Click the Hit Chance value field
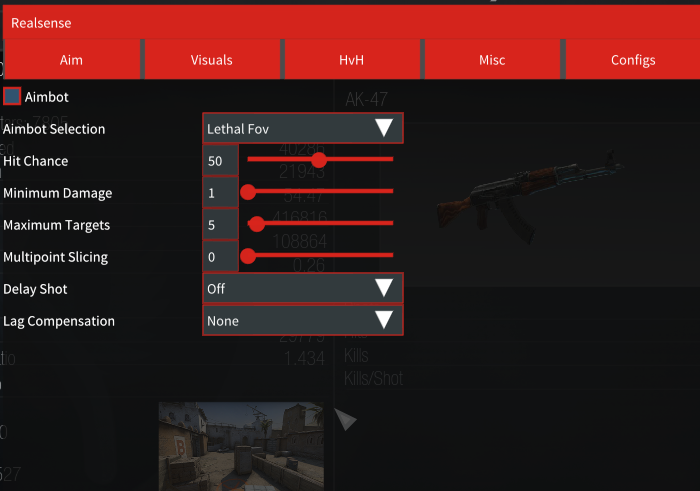 (220, 160)
